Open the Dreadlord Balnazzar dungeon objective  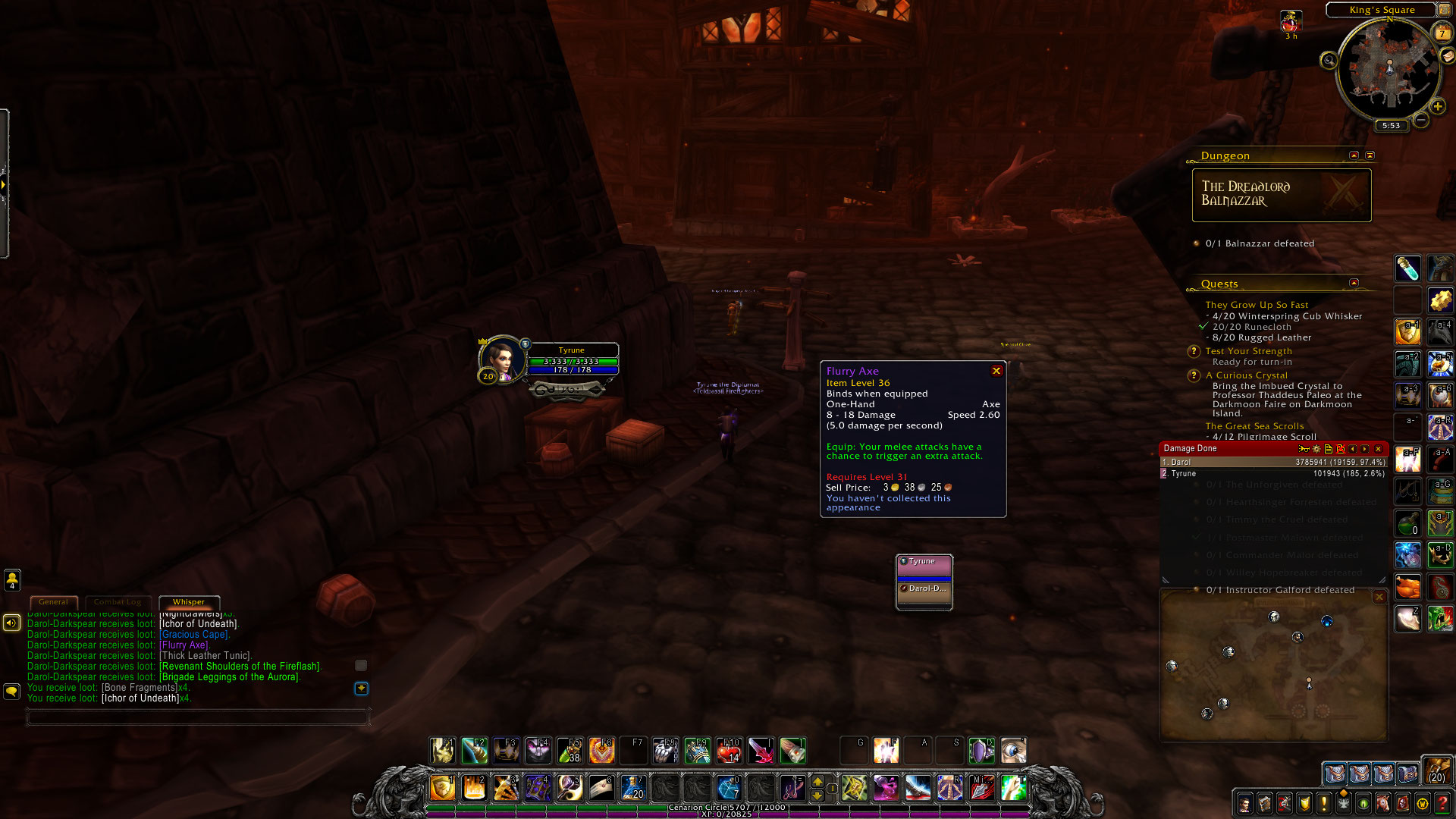[1281, 195]
